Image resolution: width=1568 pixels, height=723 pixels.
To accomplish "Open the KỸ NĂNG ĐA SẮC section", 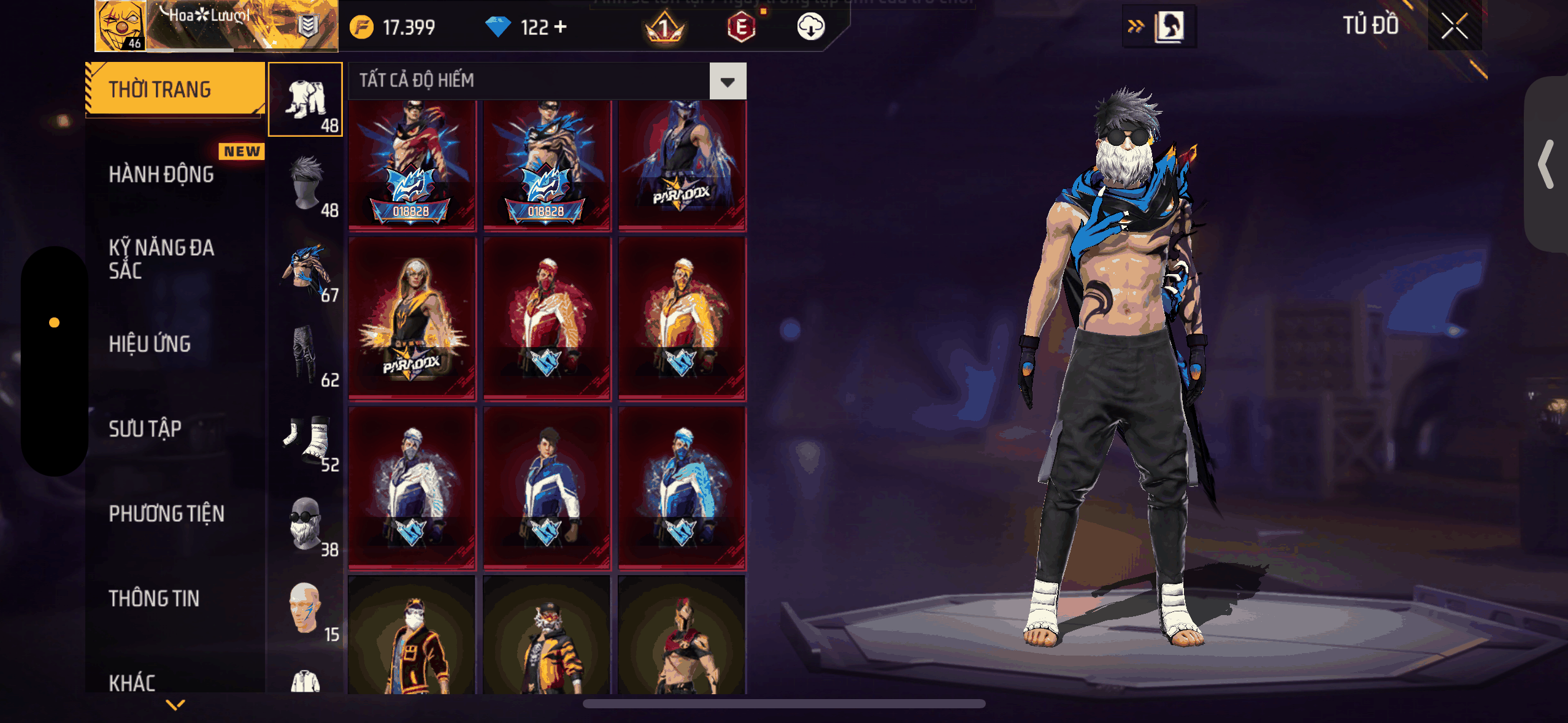I will pyautogui.click(x=161, y=259).
